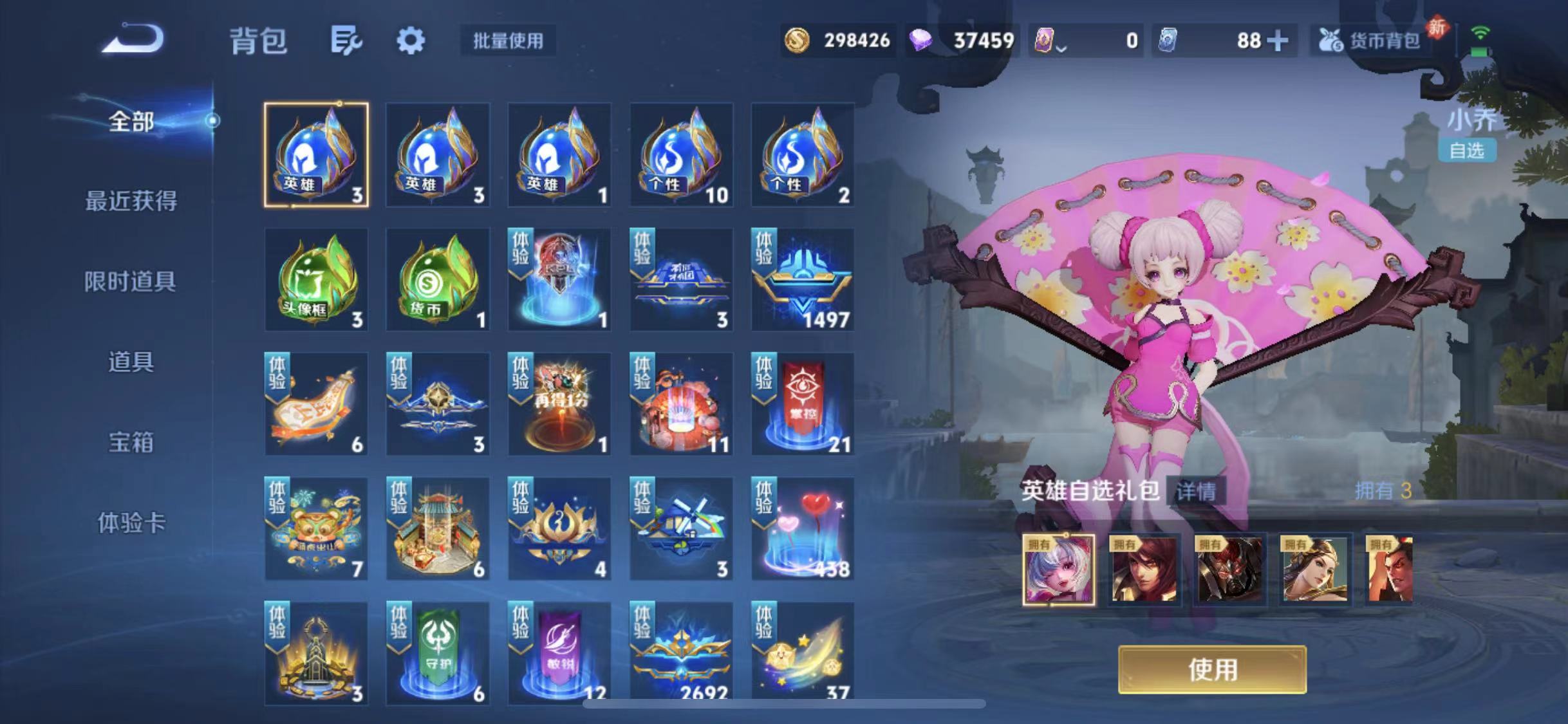Select the 掌控 experience banner item
The image size is (1568, 724).
[802, 404]
